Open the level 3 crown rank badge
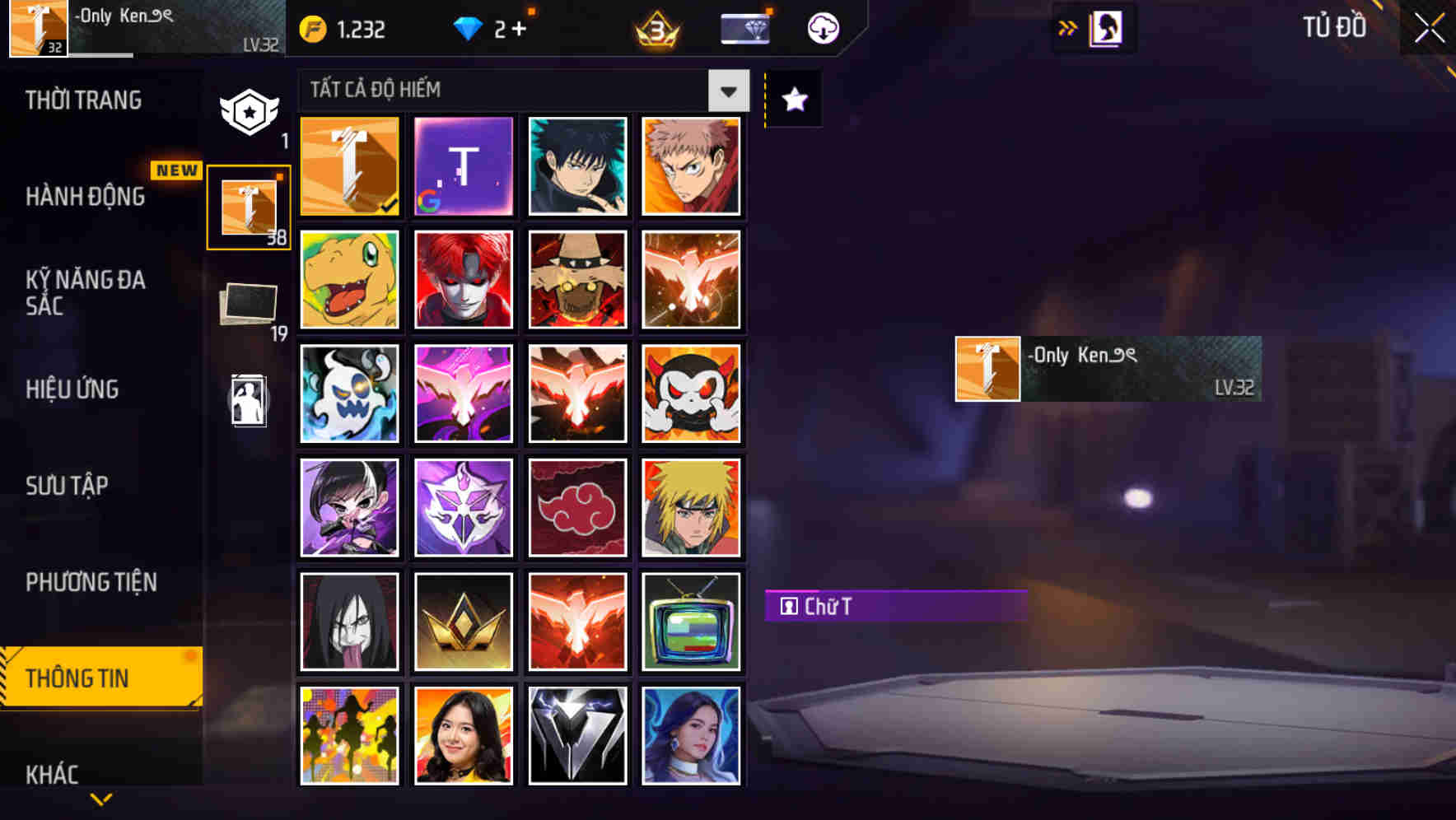The image size is (1456, 820). (x=655, y=30)
